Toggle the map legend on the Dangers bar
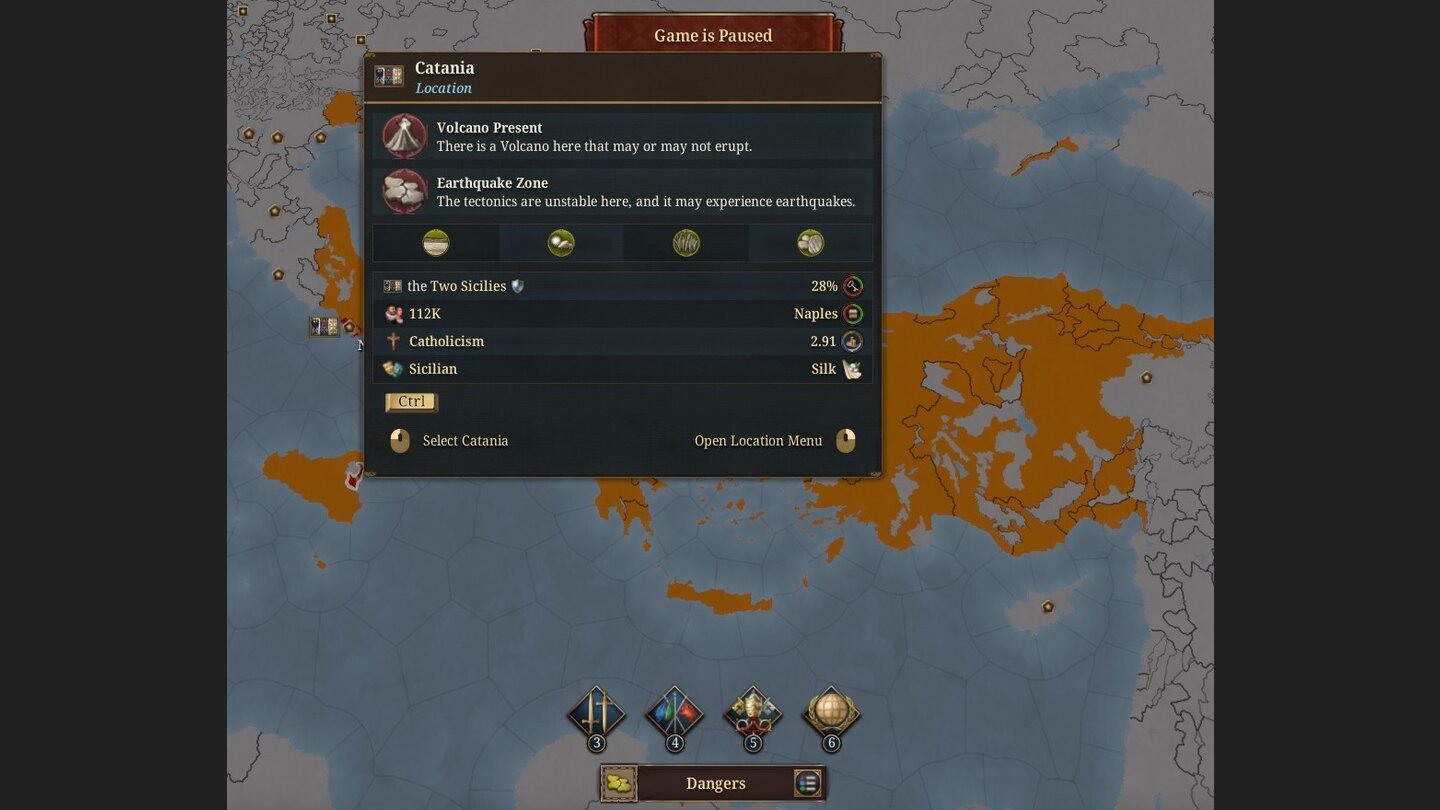The height and width of the screenshot is (810, 1440). coord(807,783)
